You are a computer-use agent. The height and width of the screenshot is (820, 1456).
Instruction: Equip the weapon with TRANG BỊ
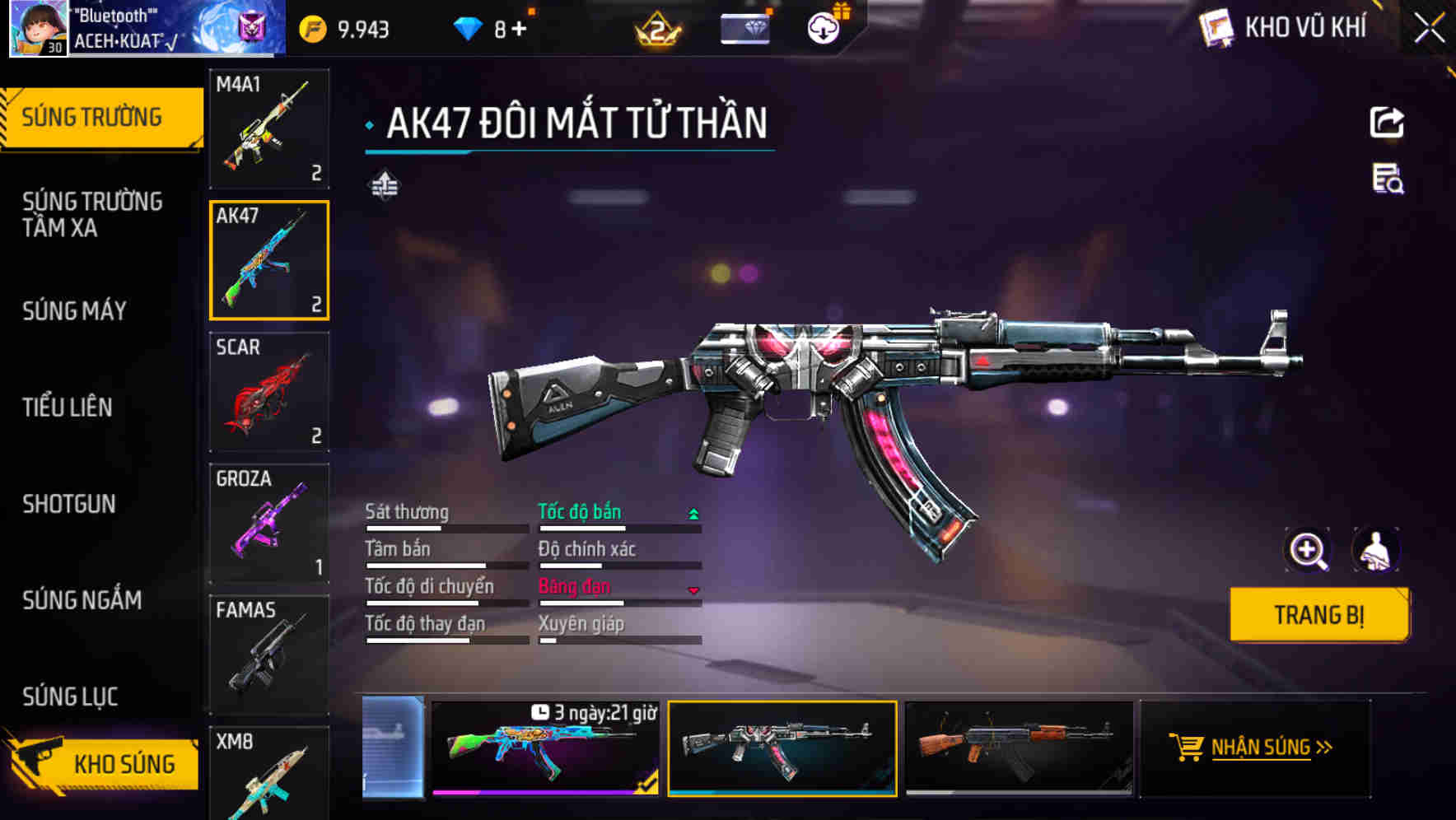[x=1318, y=615]
